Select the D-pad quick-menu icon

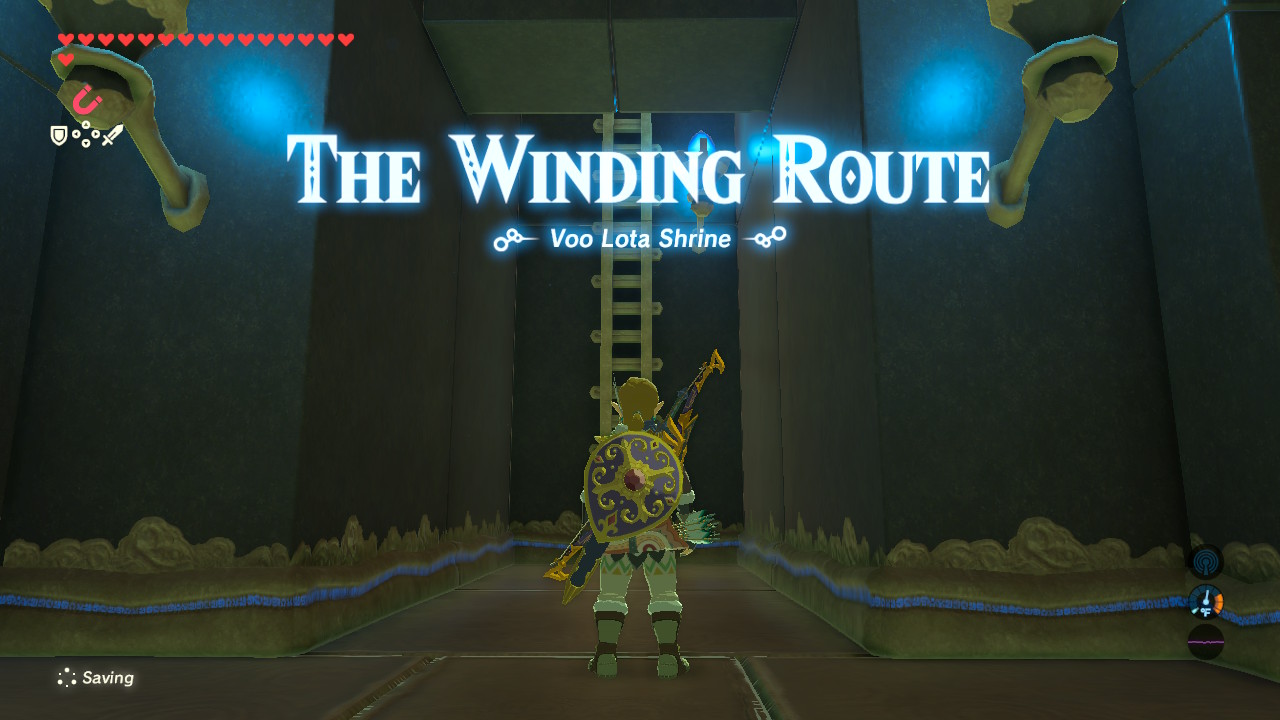[x=86, y=133]
